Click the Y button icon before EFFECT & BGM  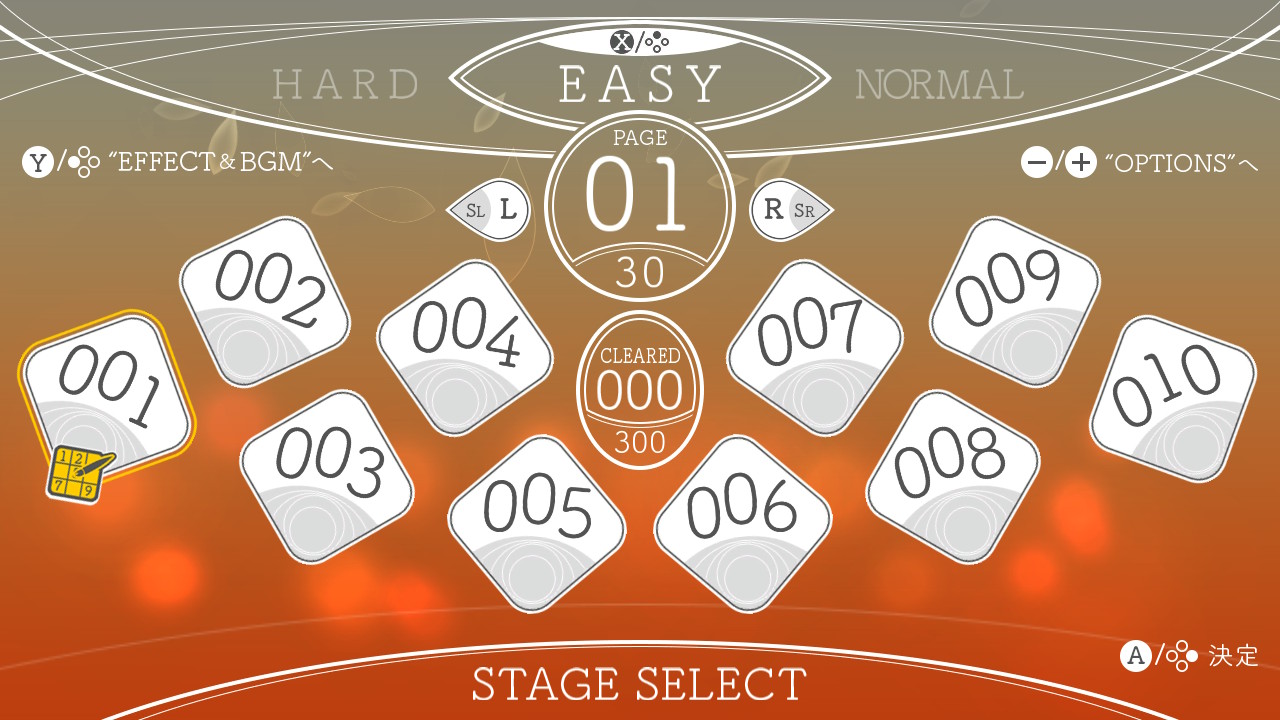[x=38, y=163]
